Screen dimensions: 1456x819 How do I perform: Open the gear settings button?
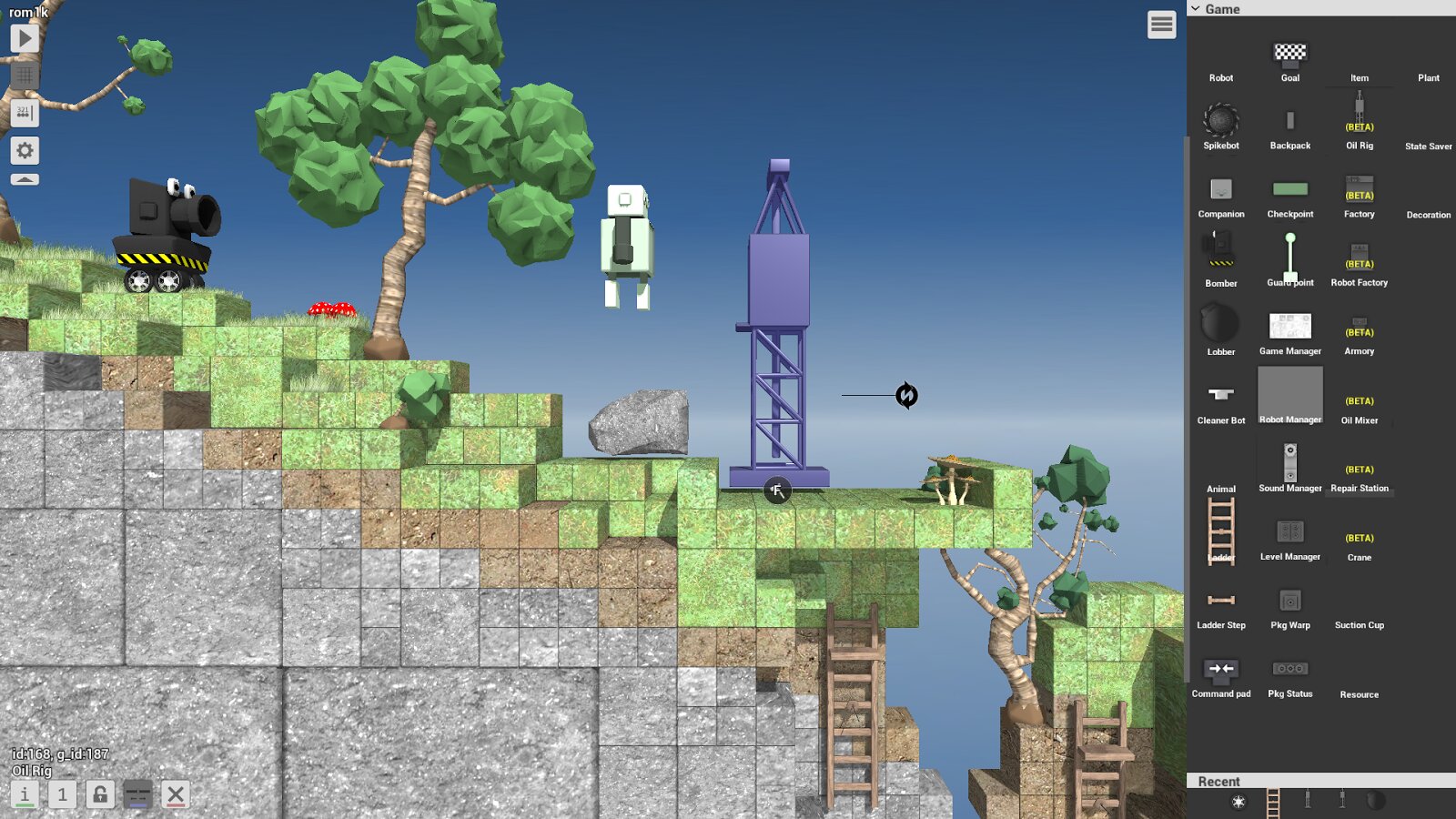(x=25, y=150)
